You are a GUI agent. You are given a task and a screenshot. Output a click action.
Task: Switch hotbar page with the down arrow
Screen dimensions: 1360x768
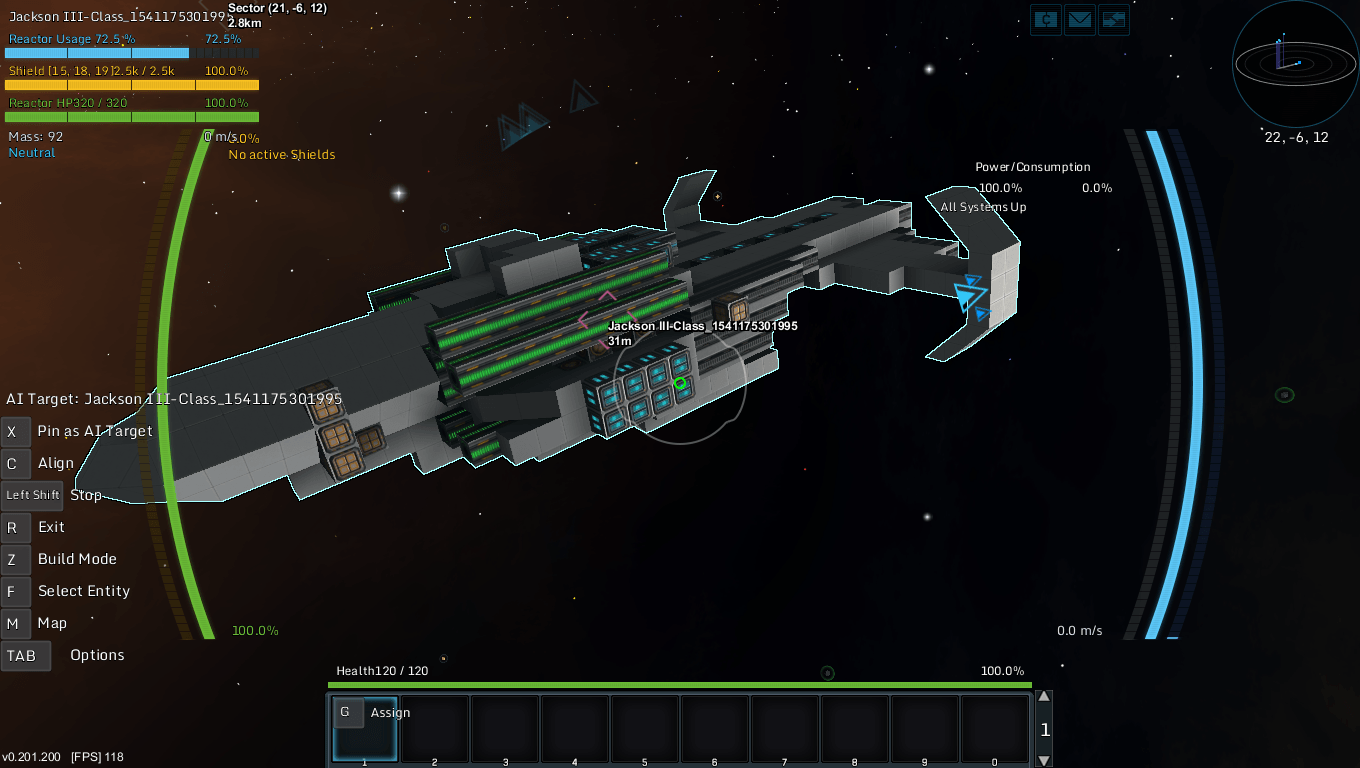(1044, 760)
